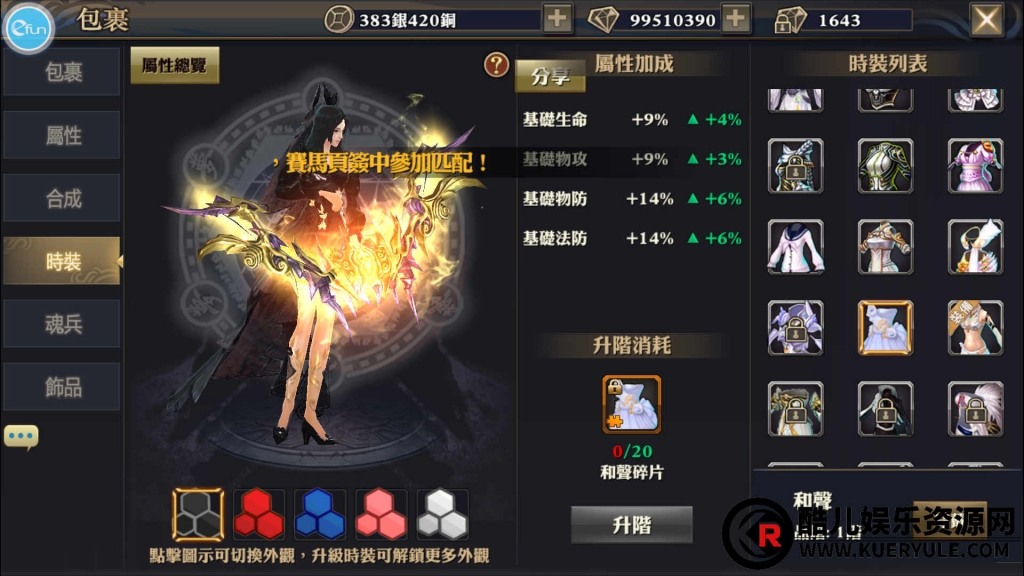This screenshot has width=1024, height=576.
Task: Switch to the 包裹 tab
Action: [62, 72]
